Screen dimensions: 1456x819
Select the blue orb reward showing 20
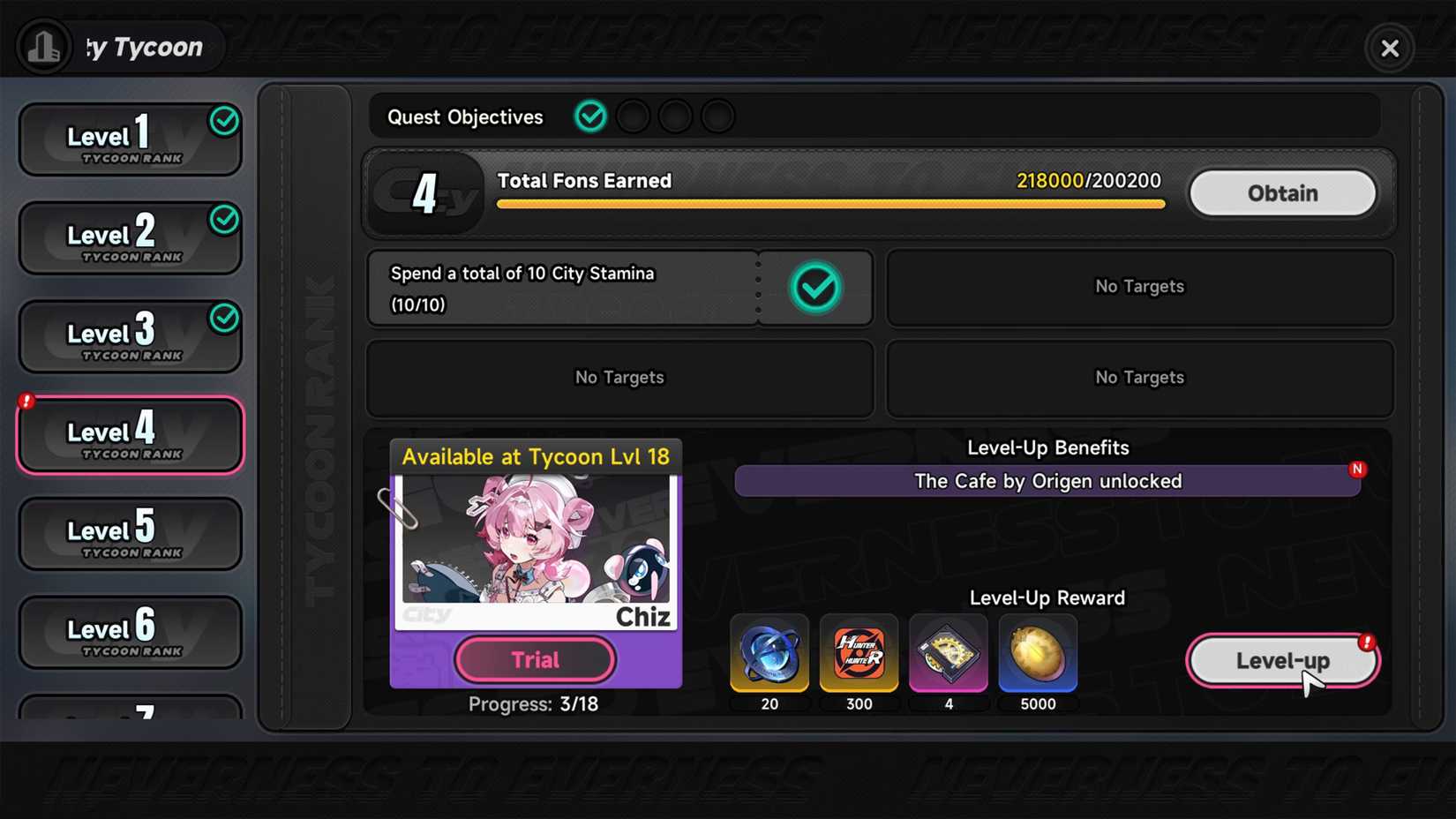(769, 653)
